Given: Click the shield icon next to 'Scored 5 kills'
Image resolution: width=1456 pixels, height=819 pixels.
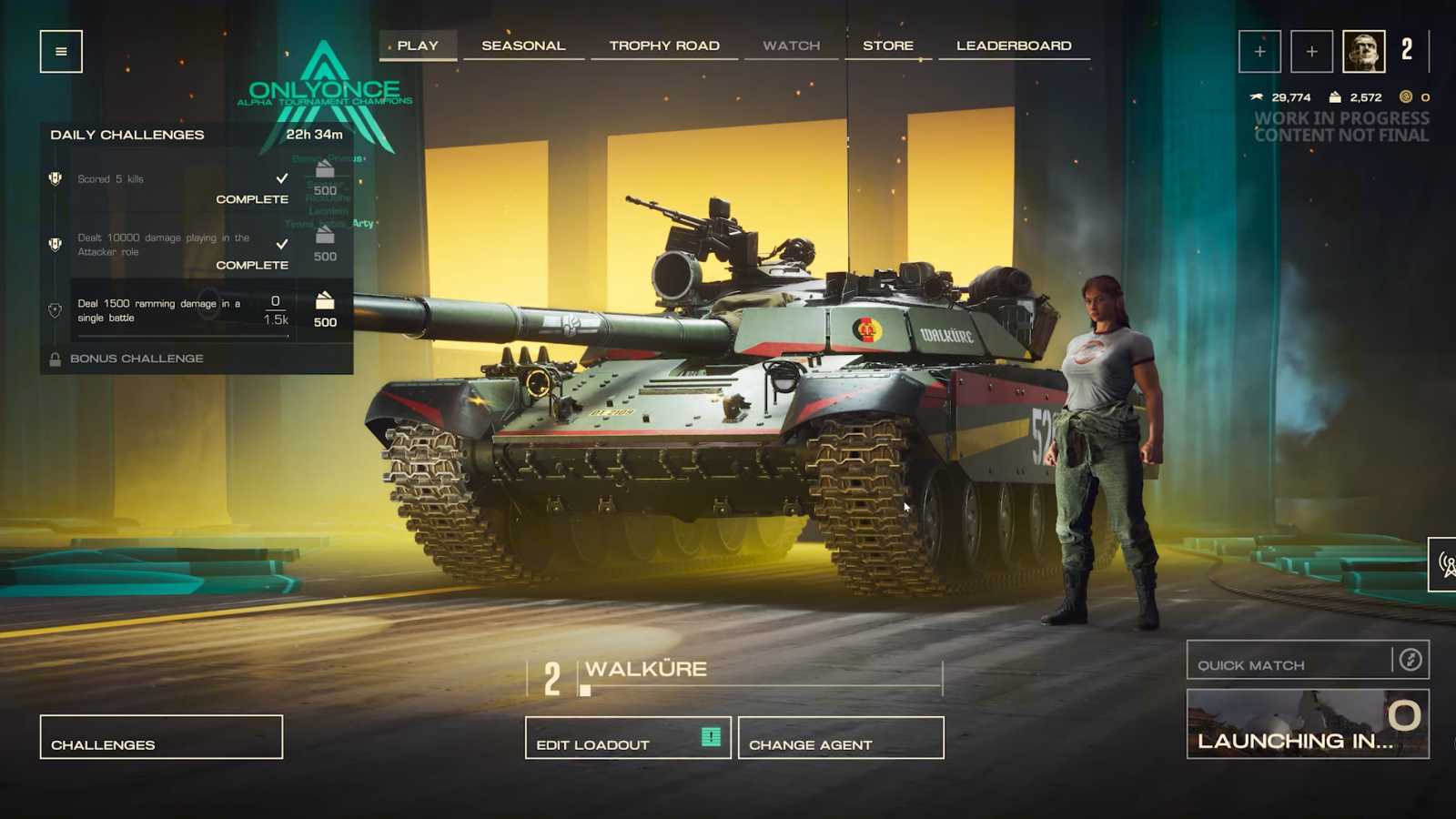Looking at the screenshot, I should pyautogui.click(x=56, y=178).
